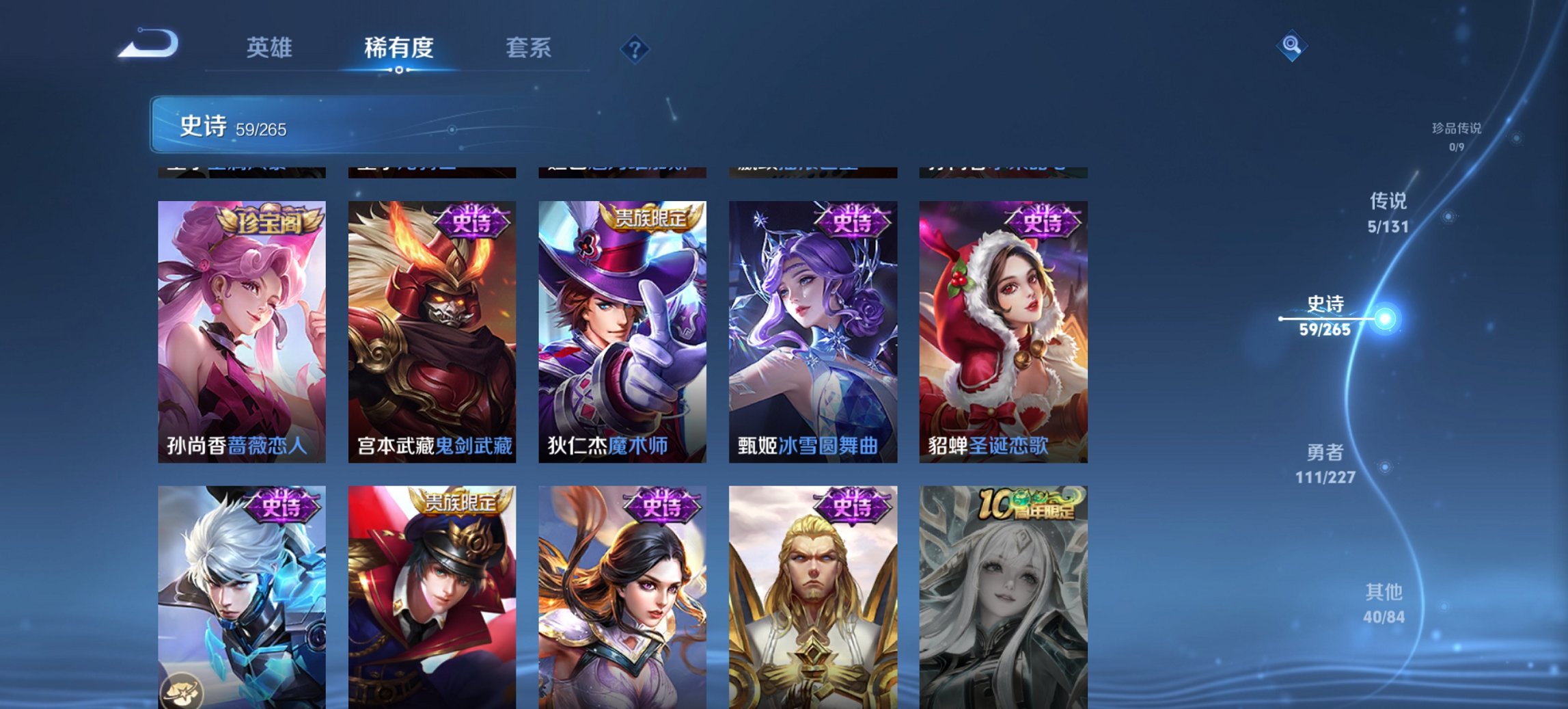This screenshot has height=709, width=1568.
Task: Click the question mark help icon
Action: (x=634, y=49)
